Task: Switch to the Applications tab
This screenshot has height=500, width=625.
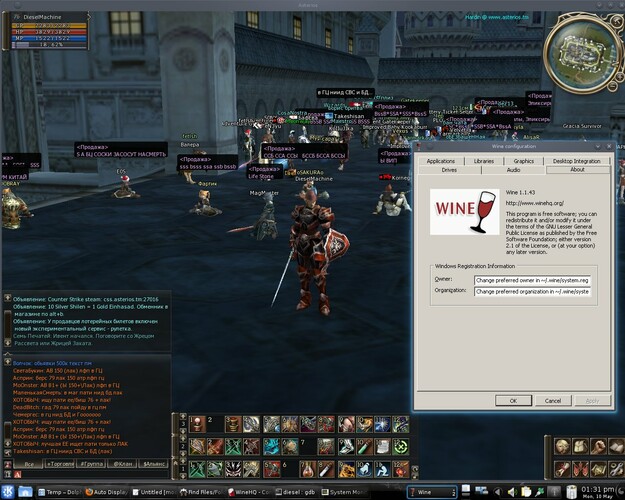Action: [x=440, y=160]
